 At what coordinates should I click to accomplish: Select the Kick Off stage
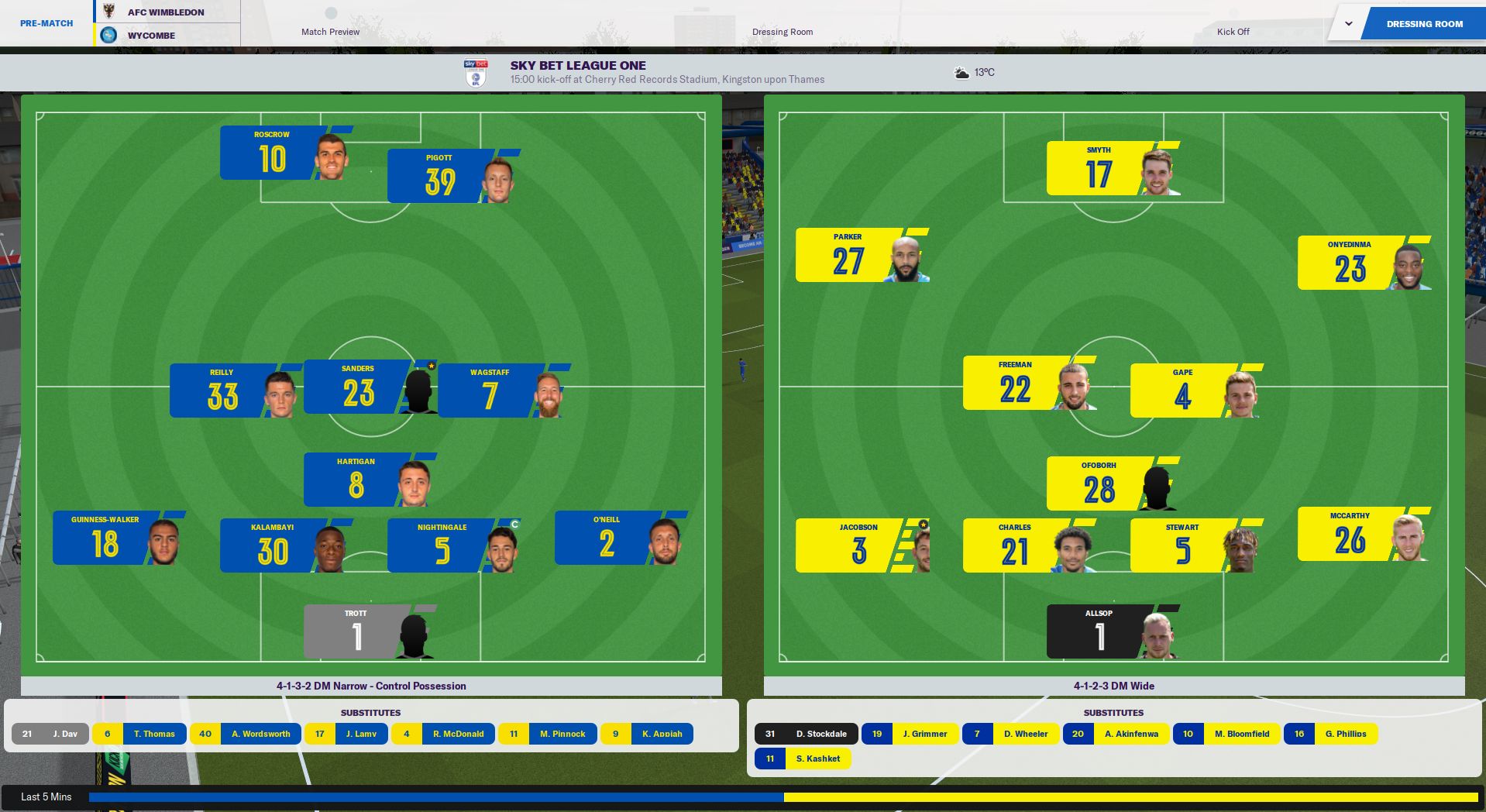1233,32
